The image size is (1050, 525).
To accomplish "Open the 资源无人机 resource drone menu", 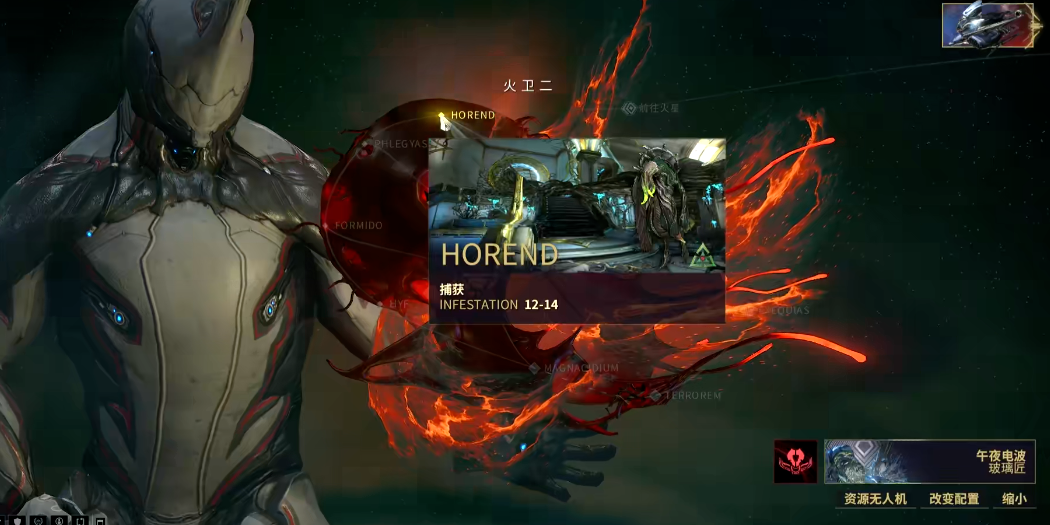I will point(875,498).
